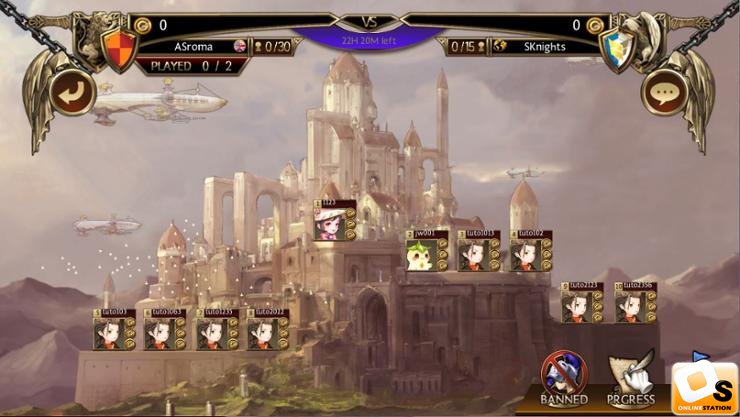Pick opponent tile tuto1063
Viewport: 740px width, 417px height.
point(164,331)
